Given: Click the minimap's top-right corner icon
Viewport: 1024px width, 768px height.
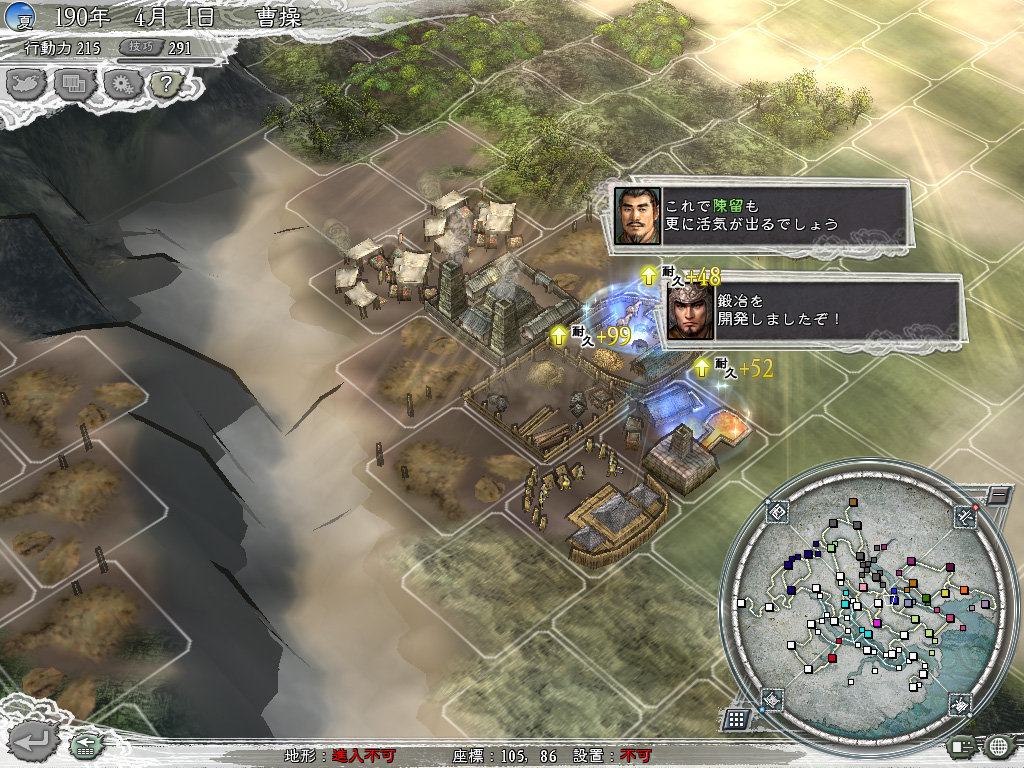Looking at the screenshot, I should 963,514.
